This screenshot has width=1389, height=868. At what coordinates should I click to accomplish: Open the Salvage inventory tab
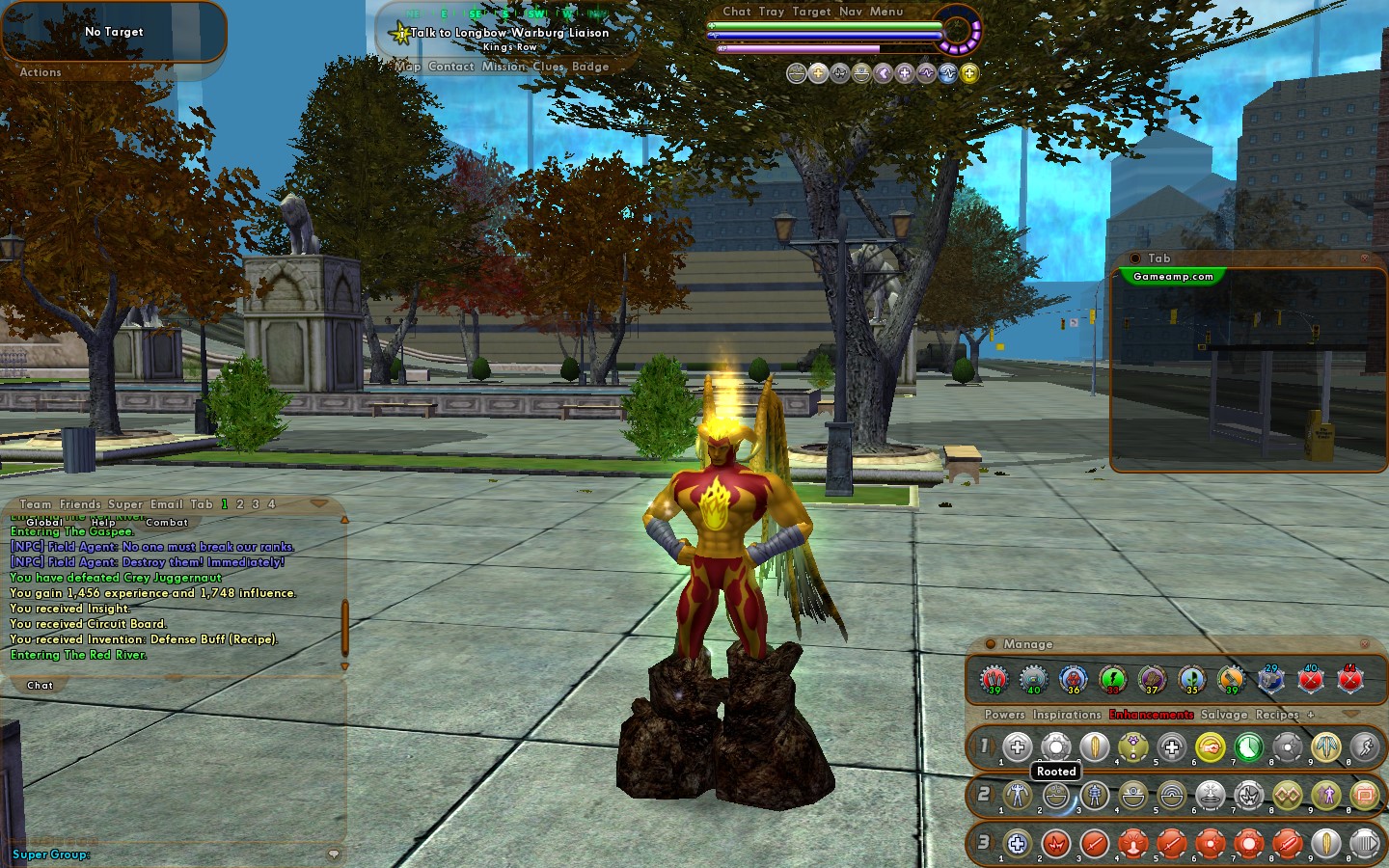(x=1224, y=715)
